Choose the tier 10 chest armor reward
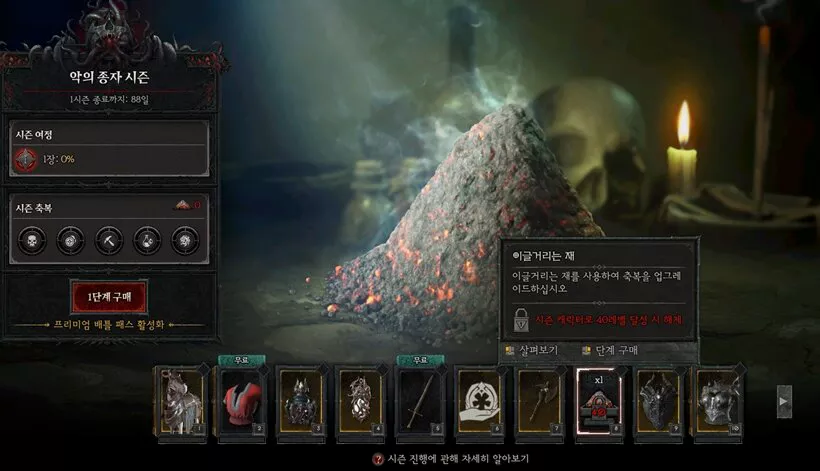 719,403
